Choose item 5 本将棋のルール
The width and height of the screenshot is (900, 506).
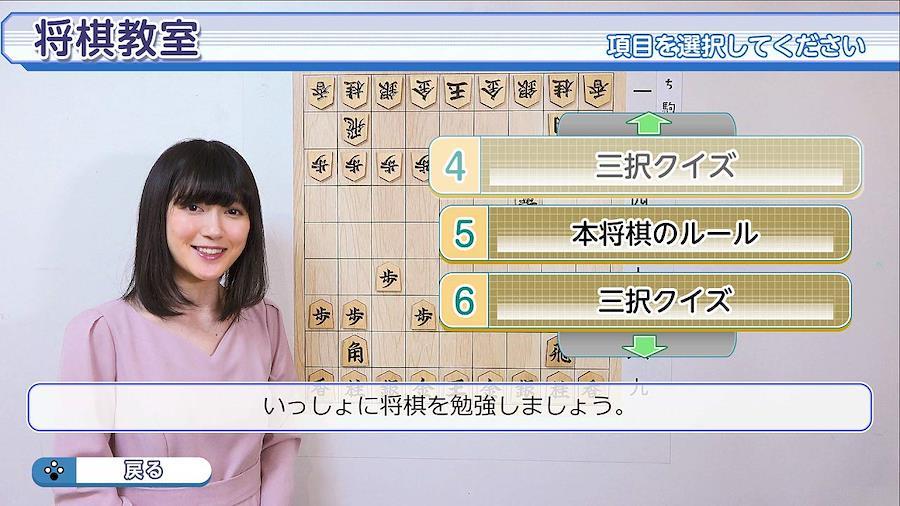[x=645, y=233]
